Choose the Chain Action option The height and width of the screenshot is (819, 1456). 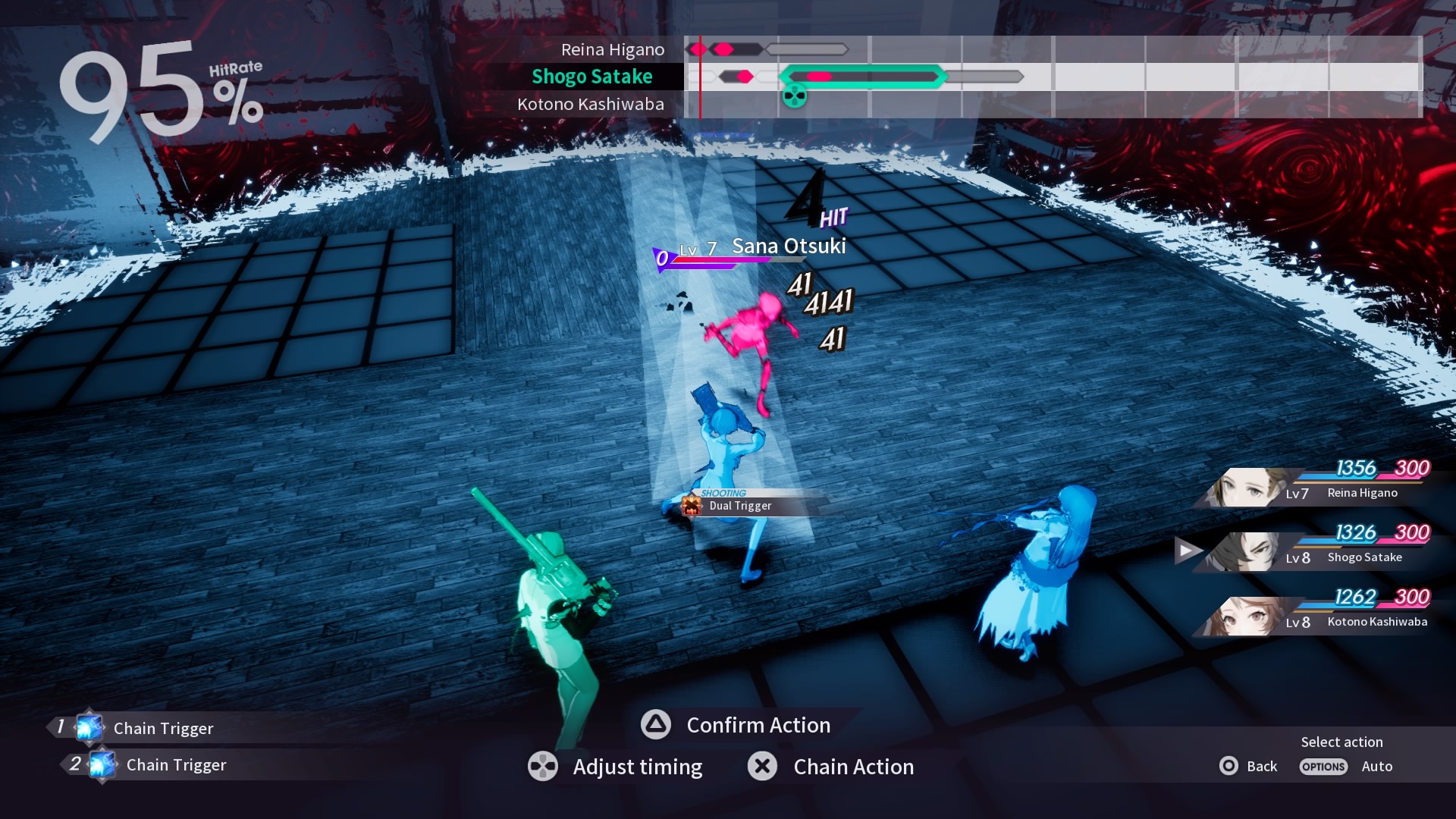(852, 767)
